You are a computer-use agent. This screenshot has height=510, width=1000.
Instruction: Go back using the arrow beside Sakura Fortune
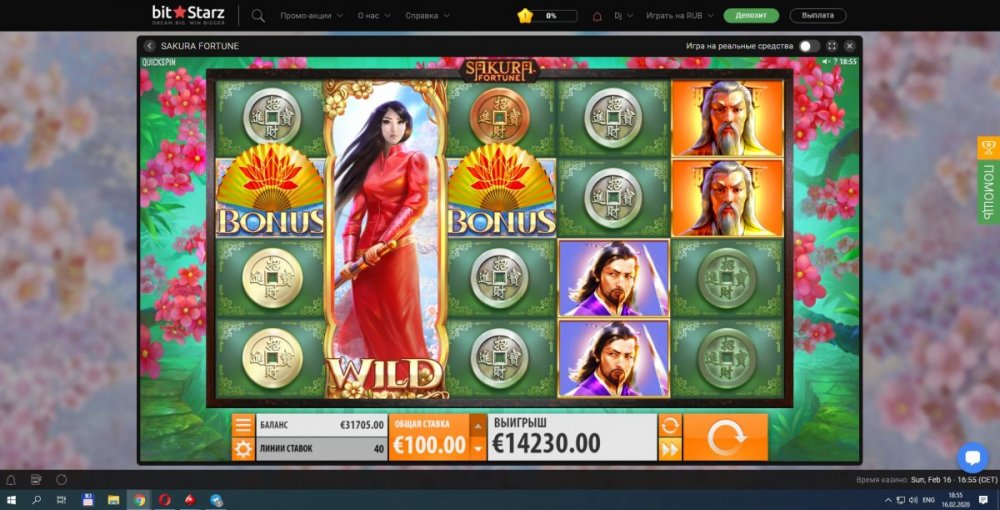149,46
